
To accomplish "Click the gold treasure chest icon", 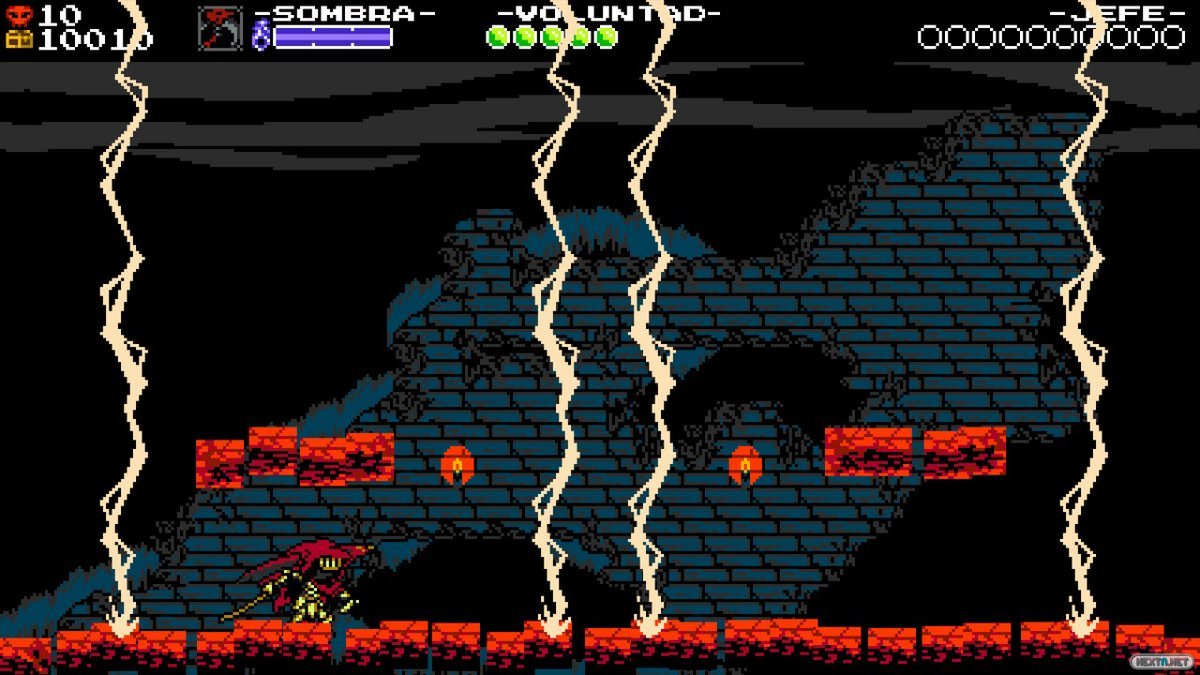I will pyautogui.click(x=19, y=39).
